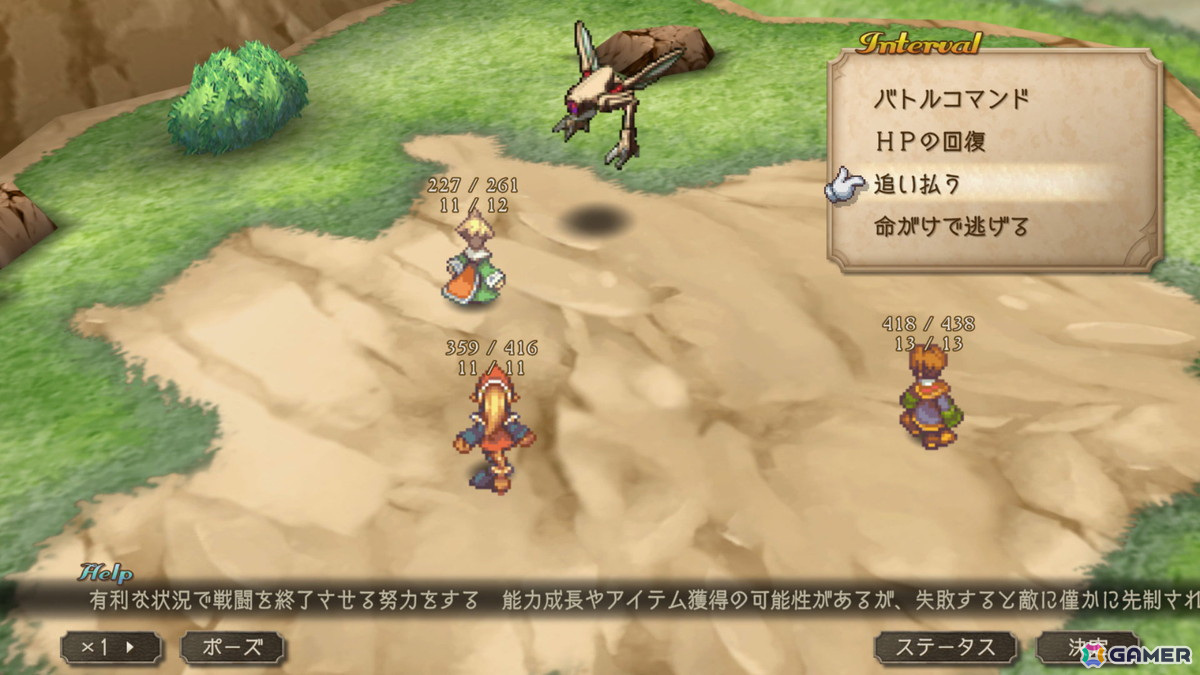The width and height of the screenshot is (1200, 675).
Task: Toggle the ×1 battle speed button
Action: pos(111,647)
